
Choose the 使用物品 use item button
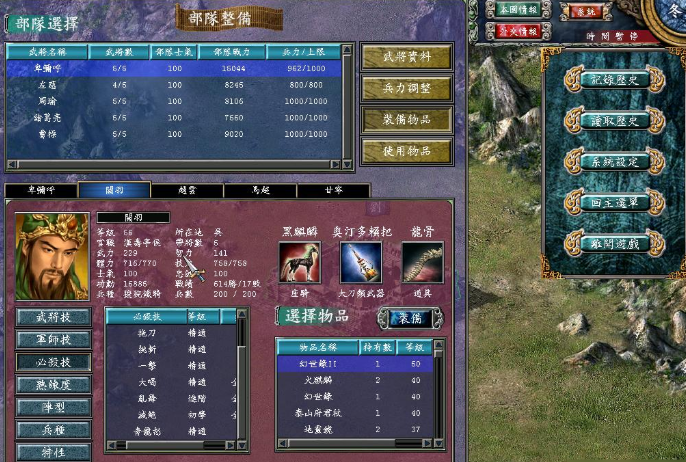406,151
